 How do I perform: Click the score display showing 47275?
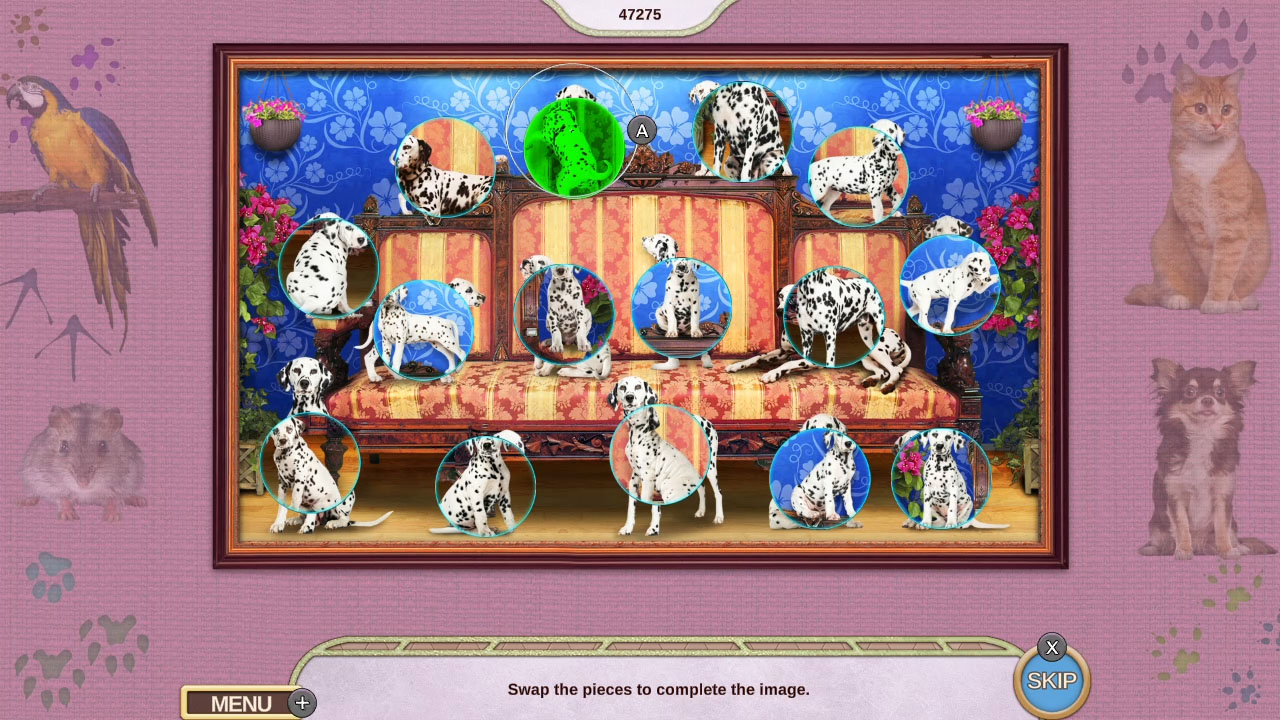[641, 14]
